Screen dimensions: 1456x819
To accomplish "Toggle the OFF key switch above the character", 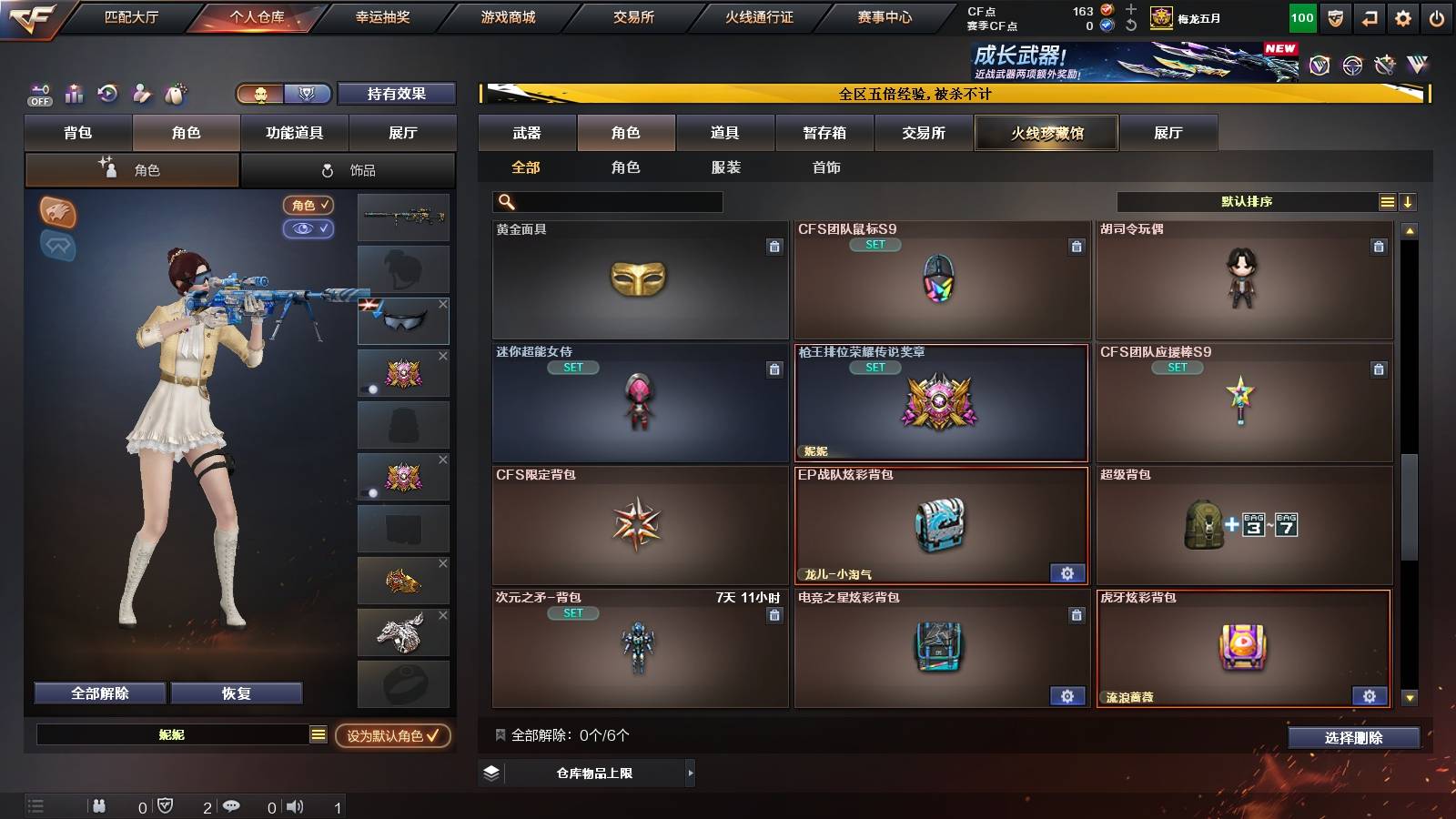I will pyautogui.click(x=39, y=94).
